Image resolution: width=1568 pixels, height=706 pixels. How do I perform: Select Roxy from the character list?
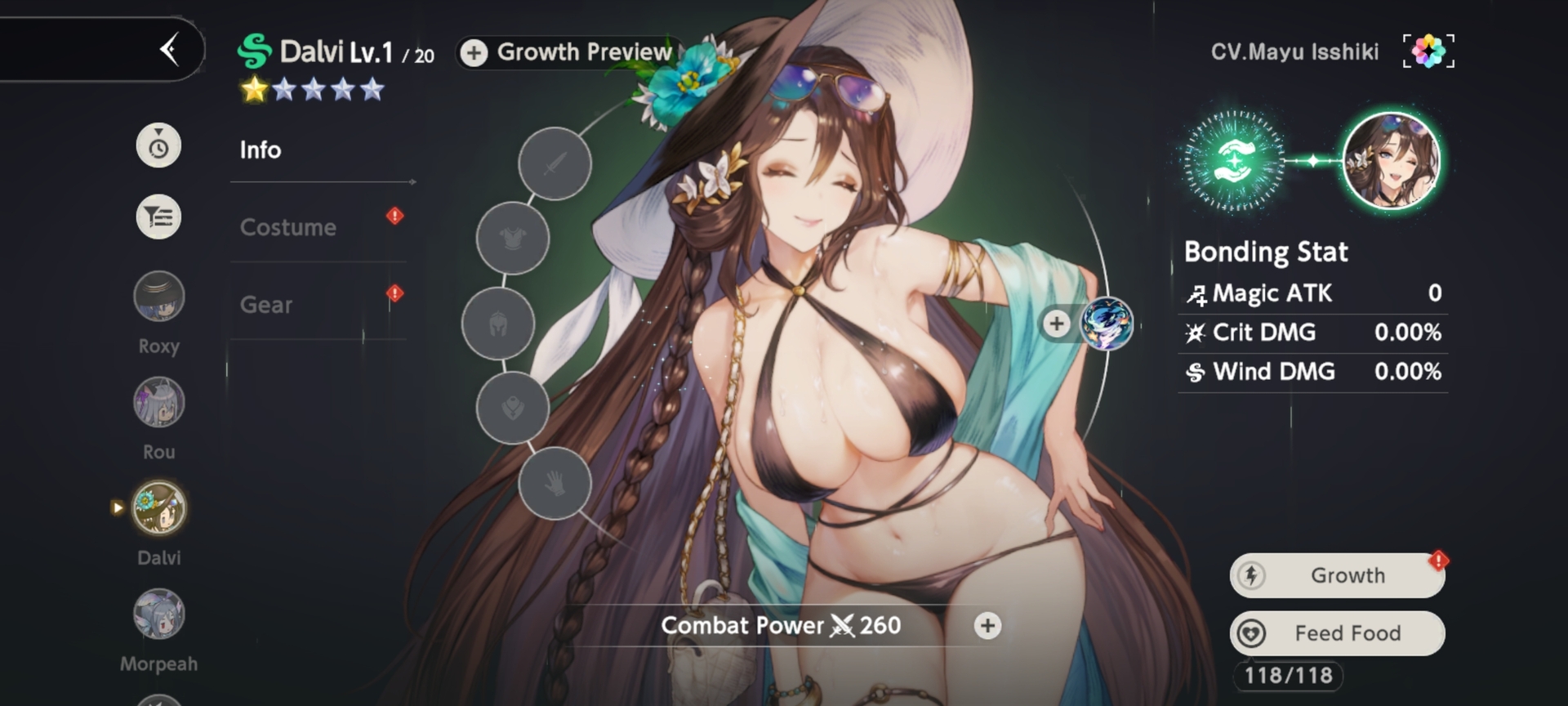tap(159, 296)
